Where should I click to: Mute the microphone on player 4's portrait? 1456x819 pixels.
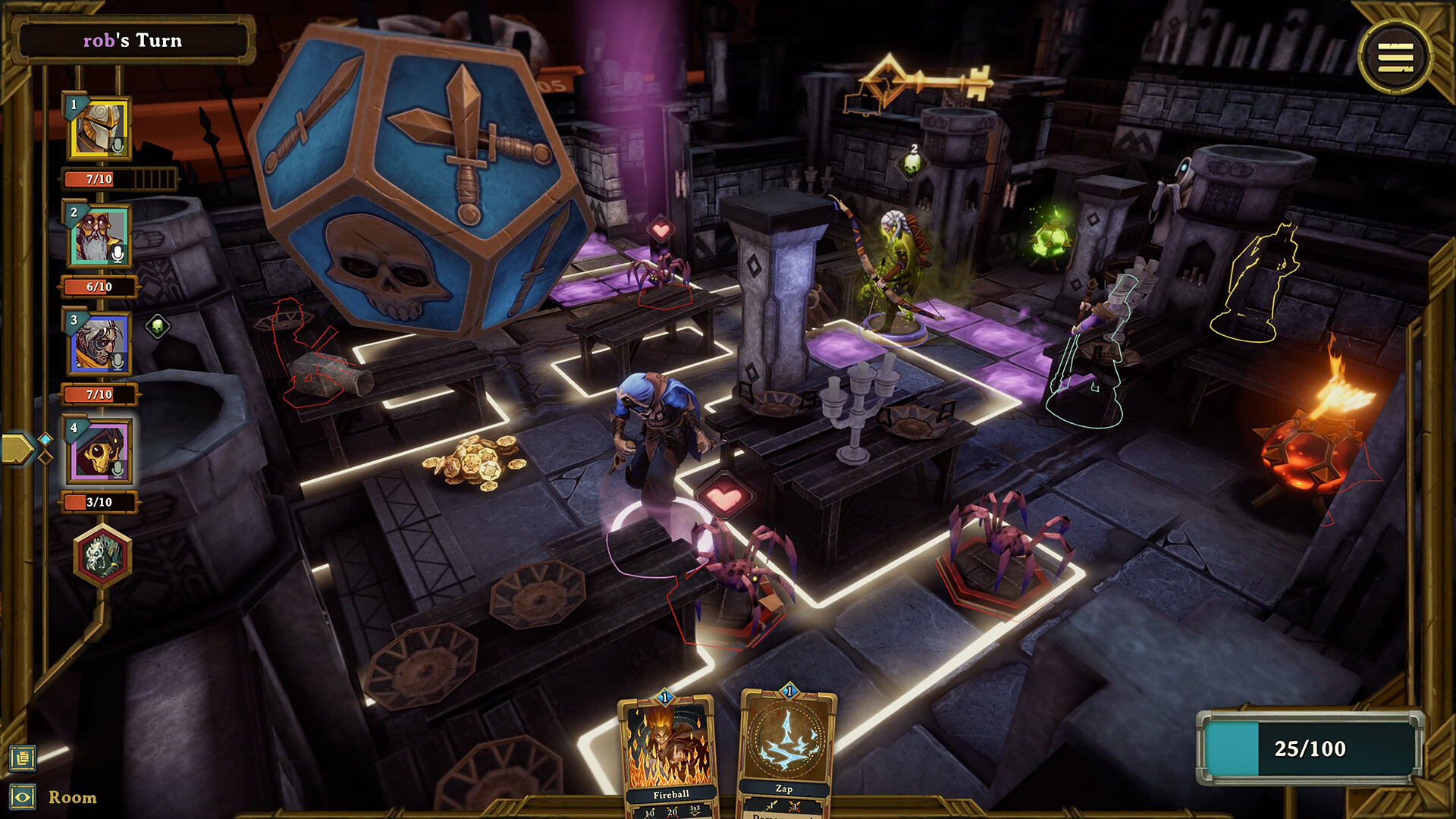click(x=116, y=469)
